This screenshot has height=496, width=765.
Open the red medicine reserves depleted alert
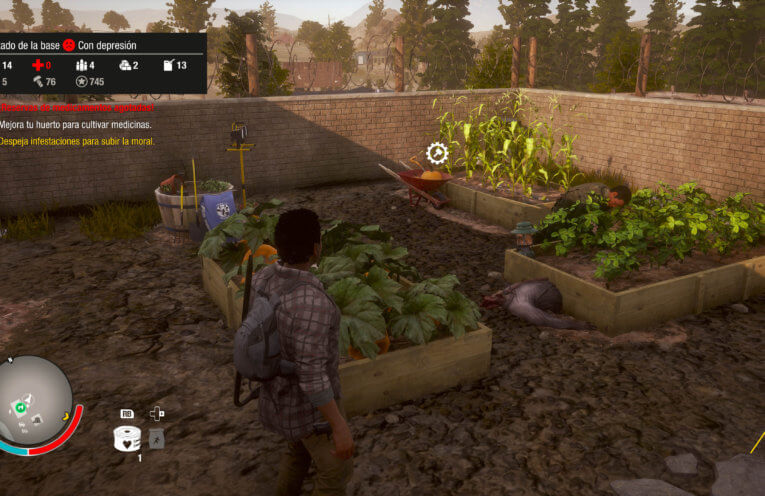point(76,107)
